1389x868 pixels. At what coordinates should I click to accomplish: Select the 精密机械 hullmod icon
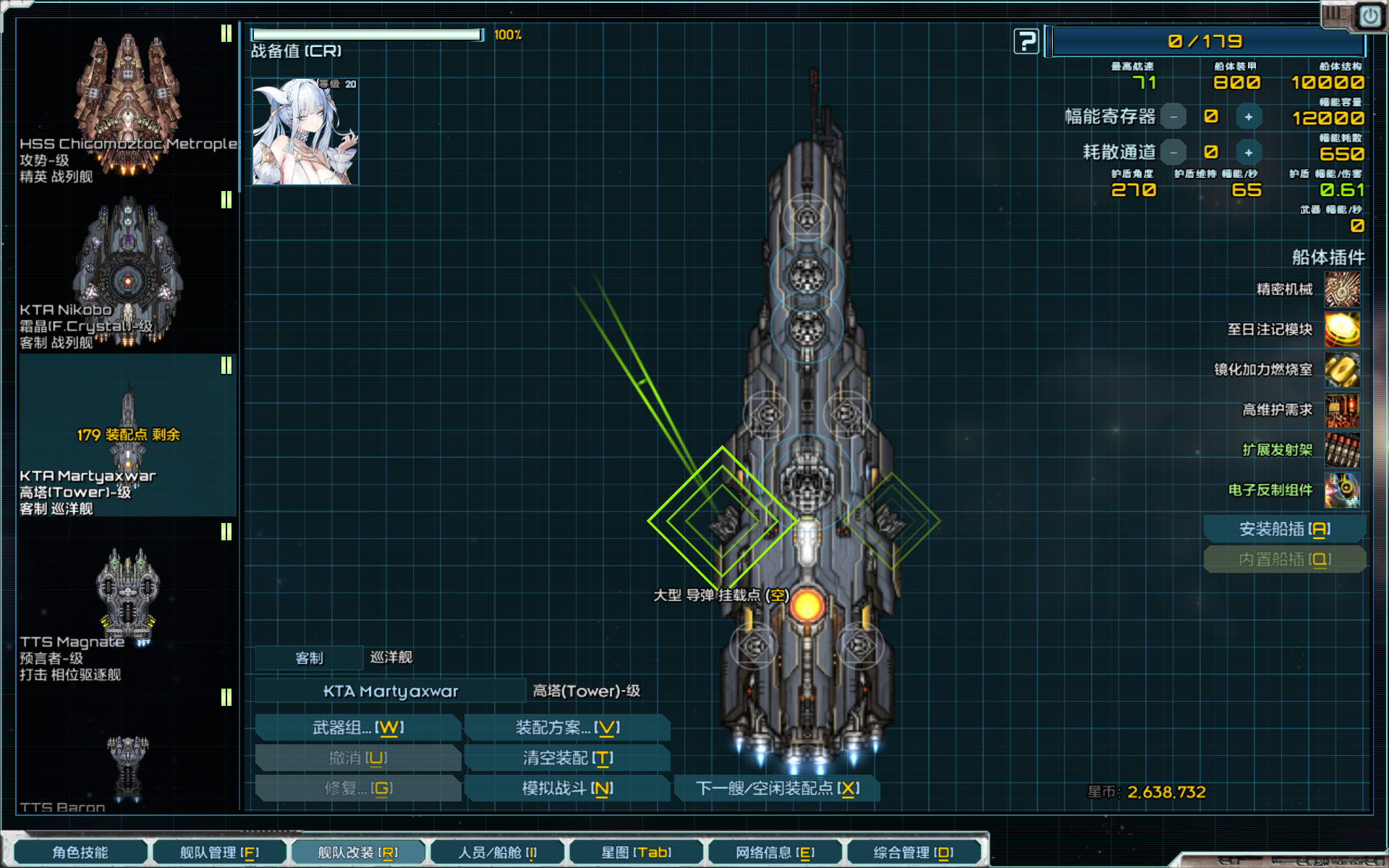1343,290
